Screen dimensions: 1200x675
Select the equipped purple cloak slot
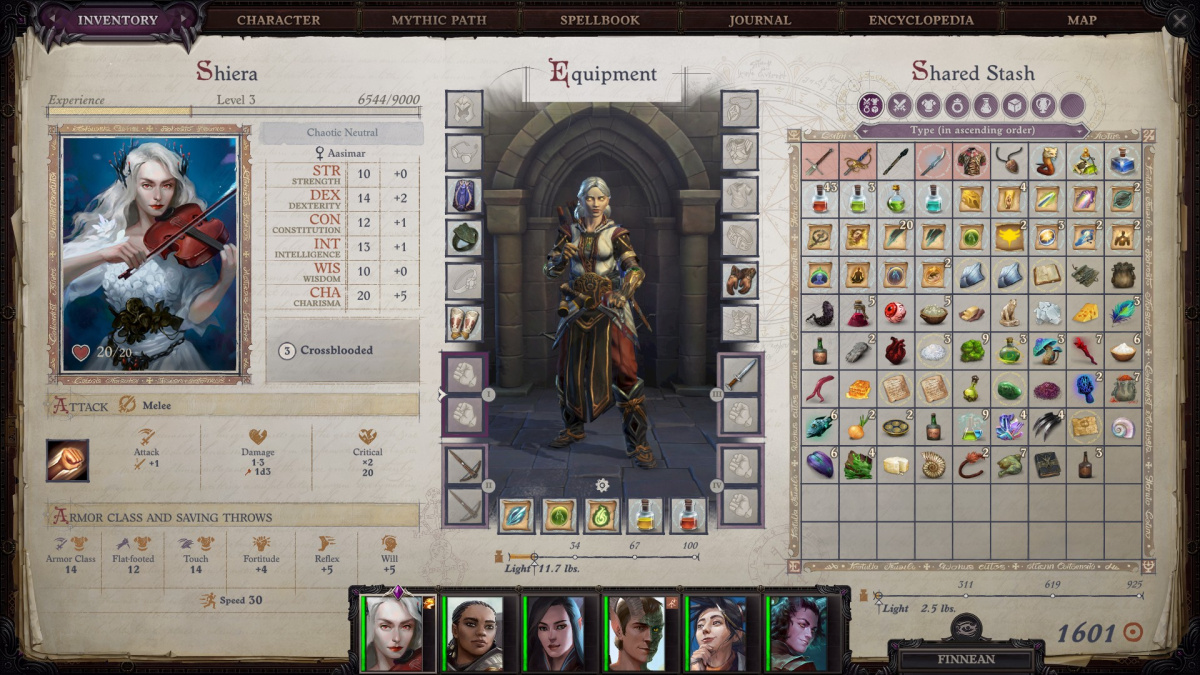pos(464,195)
